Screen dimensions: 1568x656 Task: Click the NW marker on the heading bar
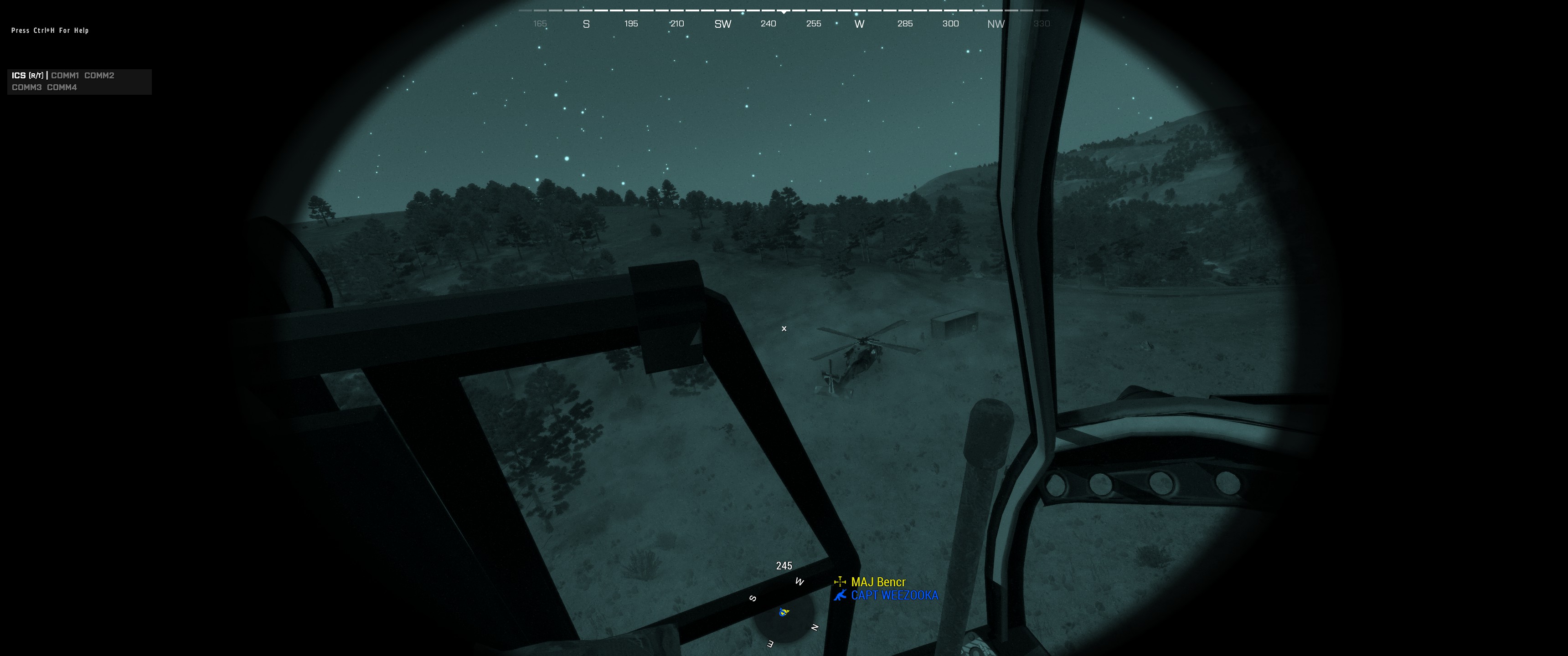pos(996,24)
